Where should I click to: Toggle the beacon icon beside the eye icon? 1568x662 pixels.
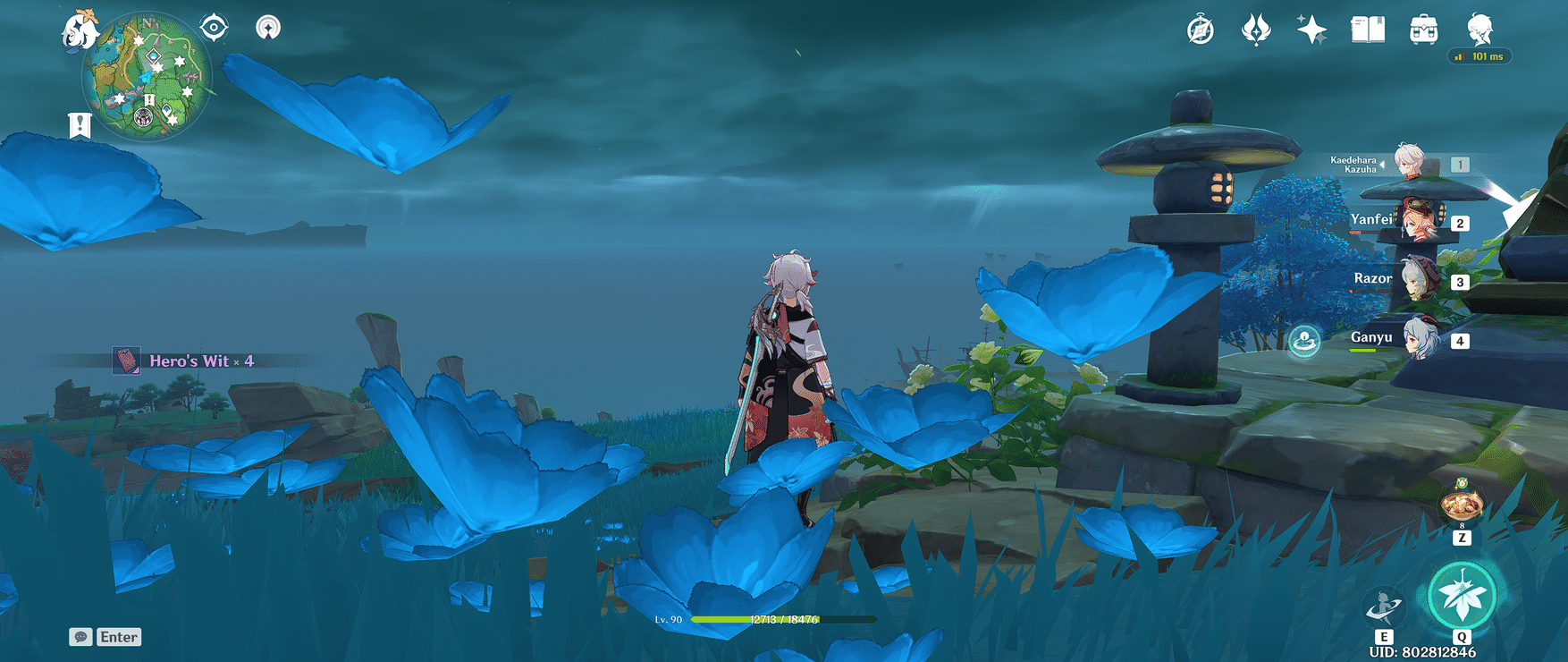click(x=266, y=27)
